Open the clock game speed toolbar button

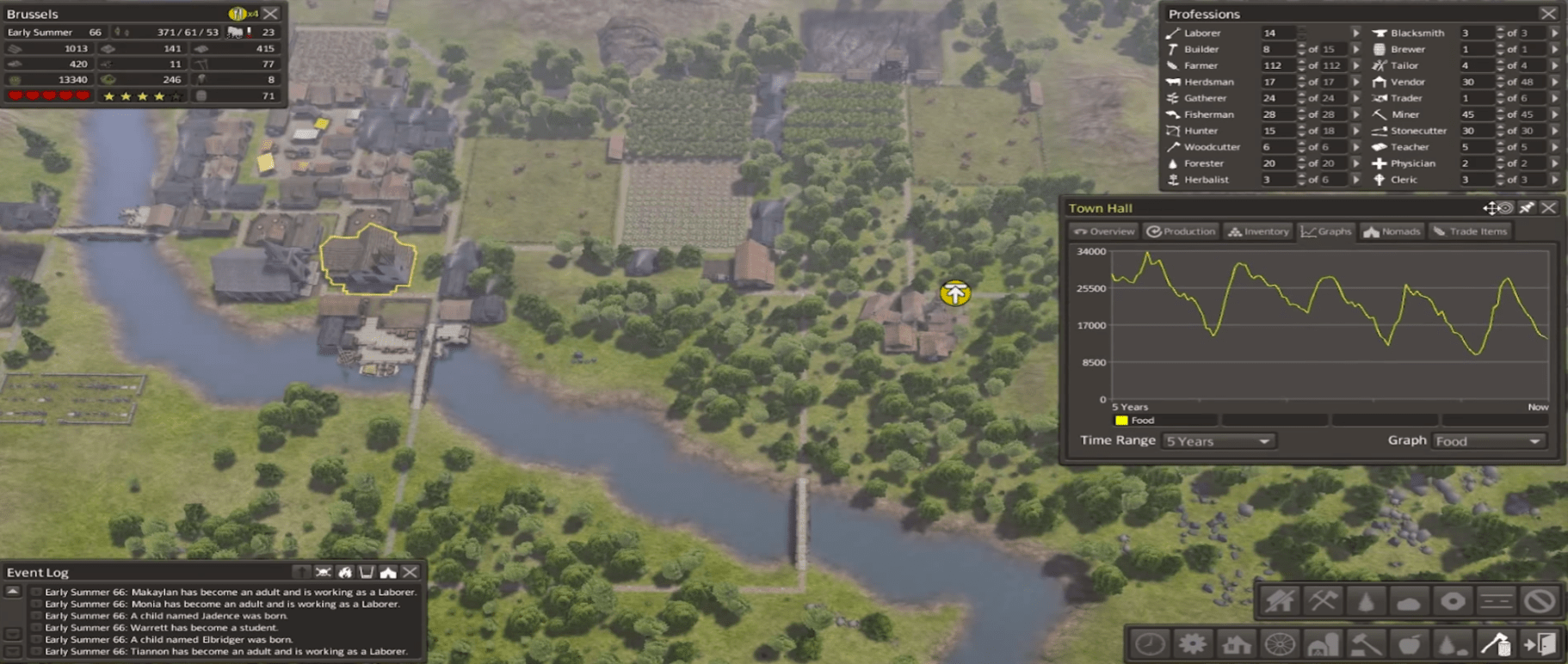coord(1150,644)
